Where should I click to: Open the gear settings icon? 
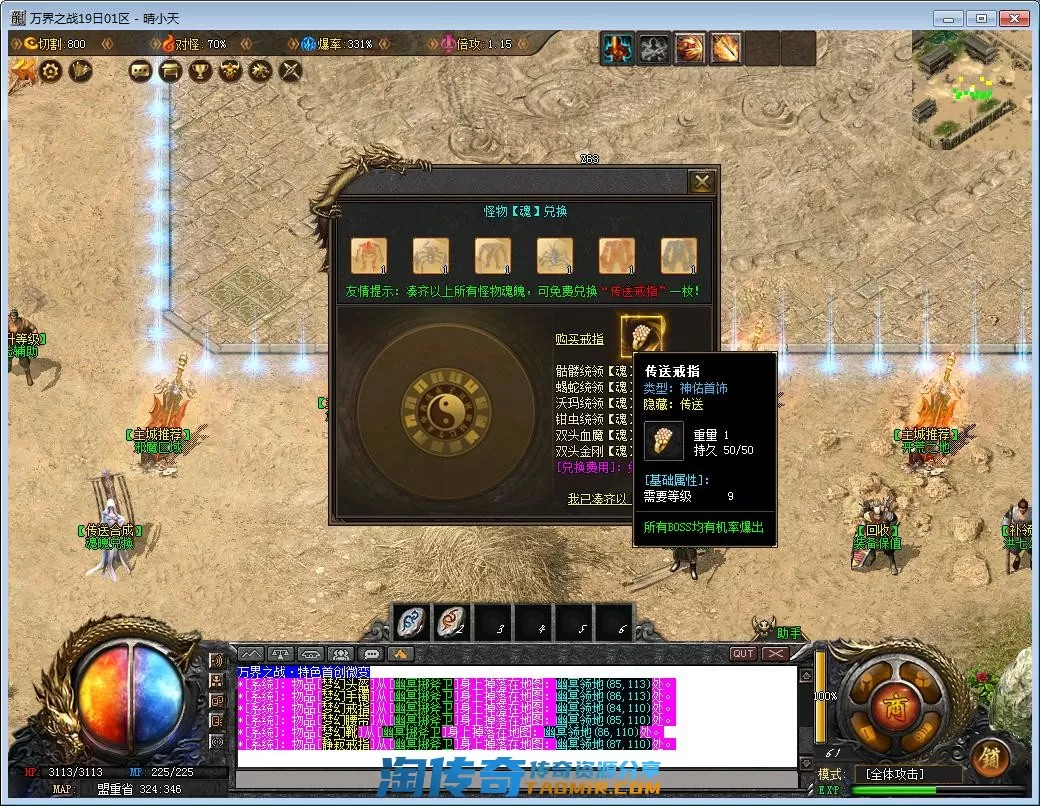pyautogui.click(x=50, y=70)
